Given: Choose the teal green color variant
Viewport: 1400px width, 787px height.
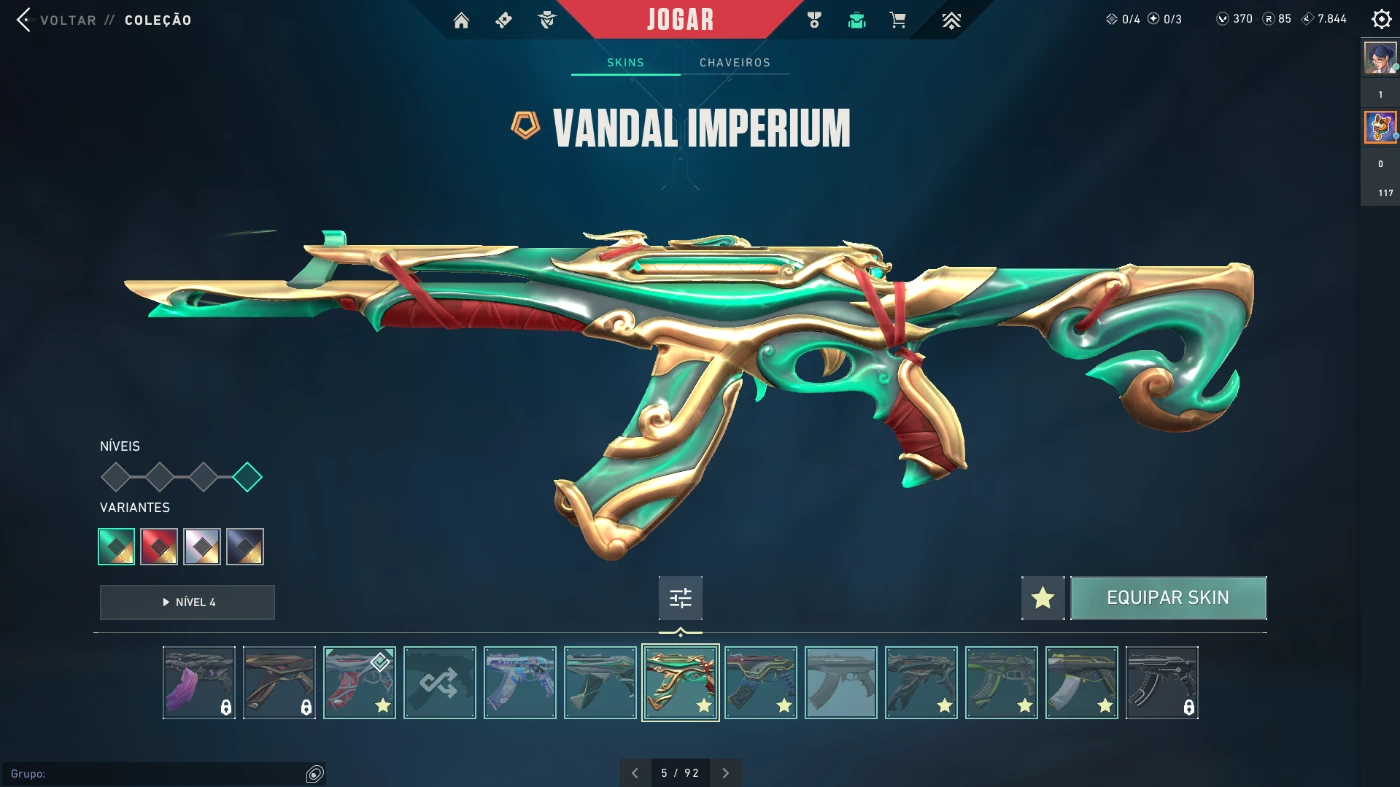Looking at the screenshot, I should [x=117, y=547].
